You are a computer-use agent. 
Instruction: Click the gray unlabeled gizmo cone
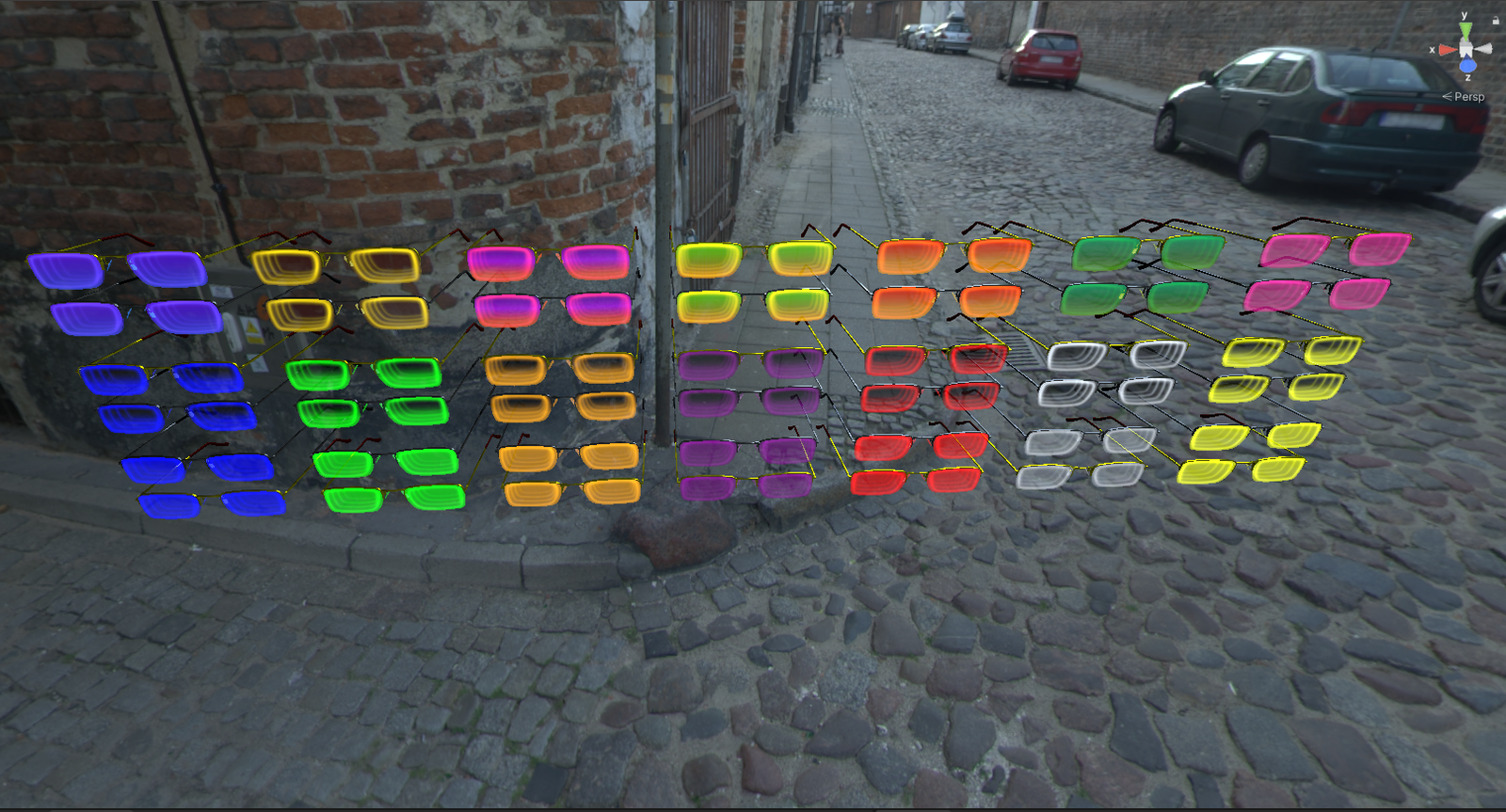click(x=1483, y=49)
